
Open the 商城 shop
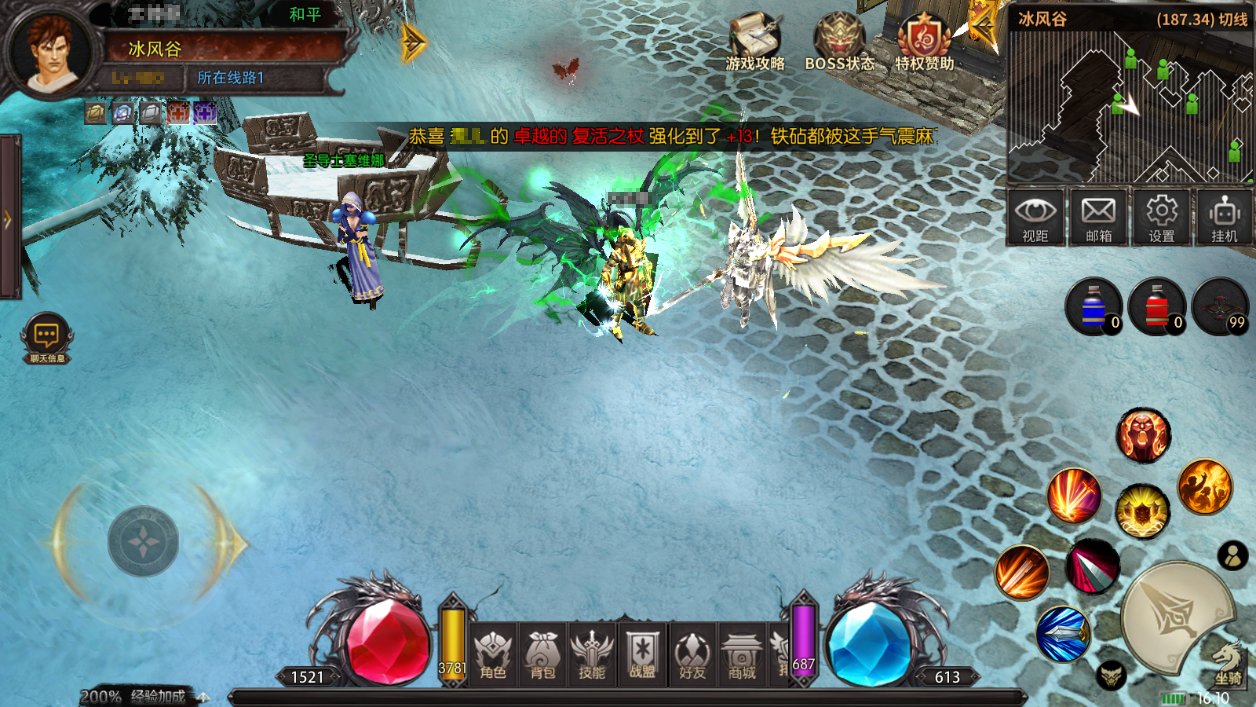(x=742, y=653)
